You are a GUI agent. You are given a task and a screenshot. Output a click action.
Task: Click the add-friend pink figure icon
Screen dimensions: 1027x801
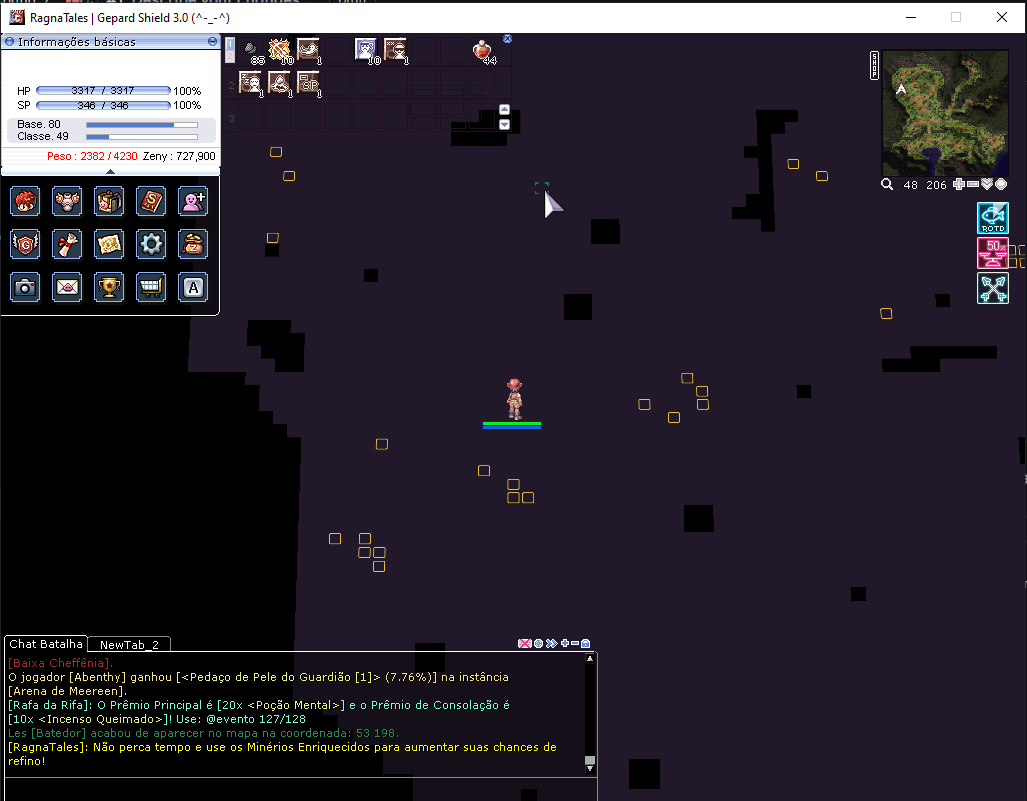coord(193,201)
